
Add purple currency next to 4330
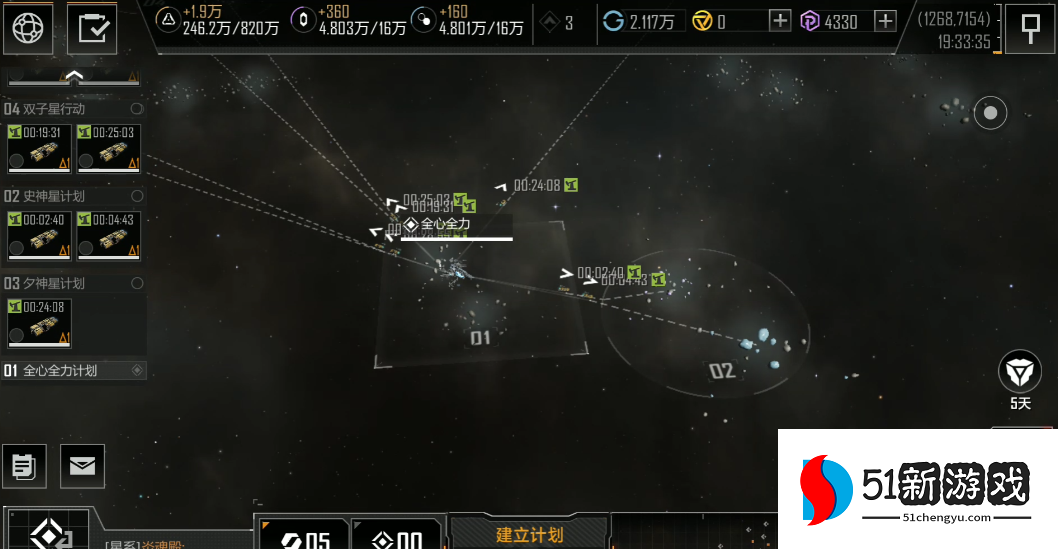(885, 21)
